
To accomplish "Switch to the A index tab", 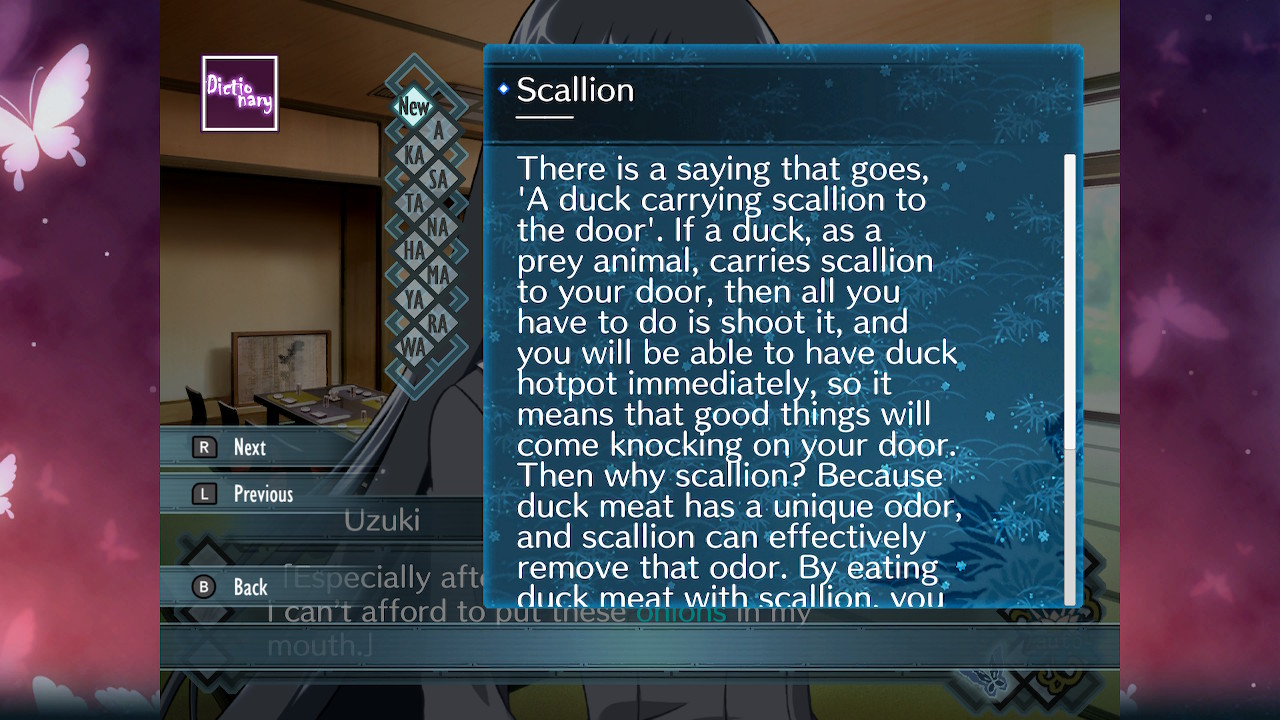I will click(x=438, y=131).
